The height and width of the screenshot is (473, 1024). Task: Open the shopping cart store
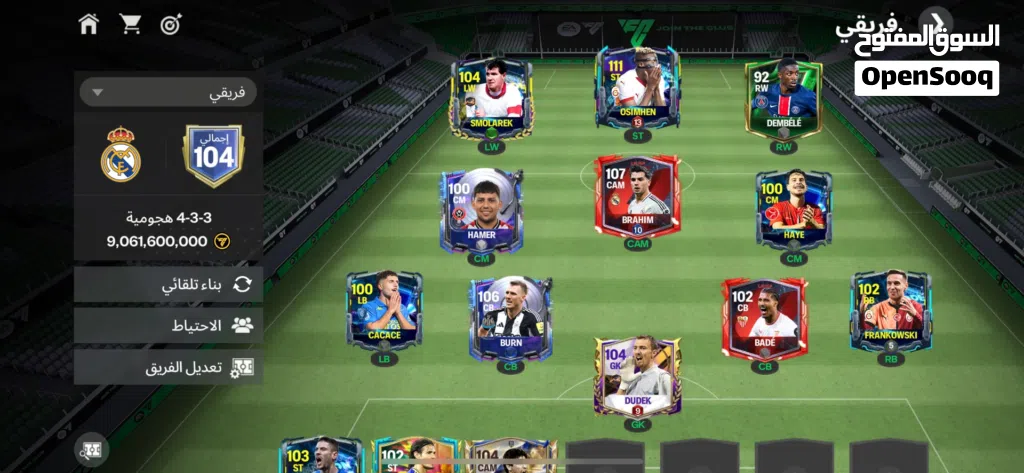[x=130, y=23]
